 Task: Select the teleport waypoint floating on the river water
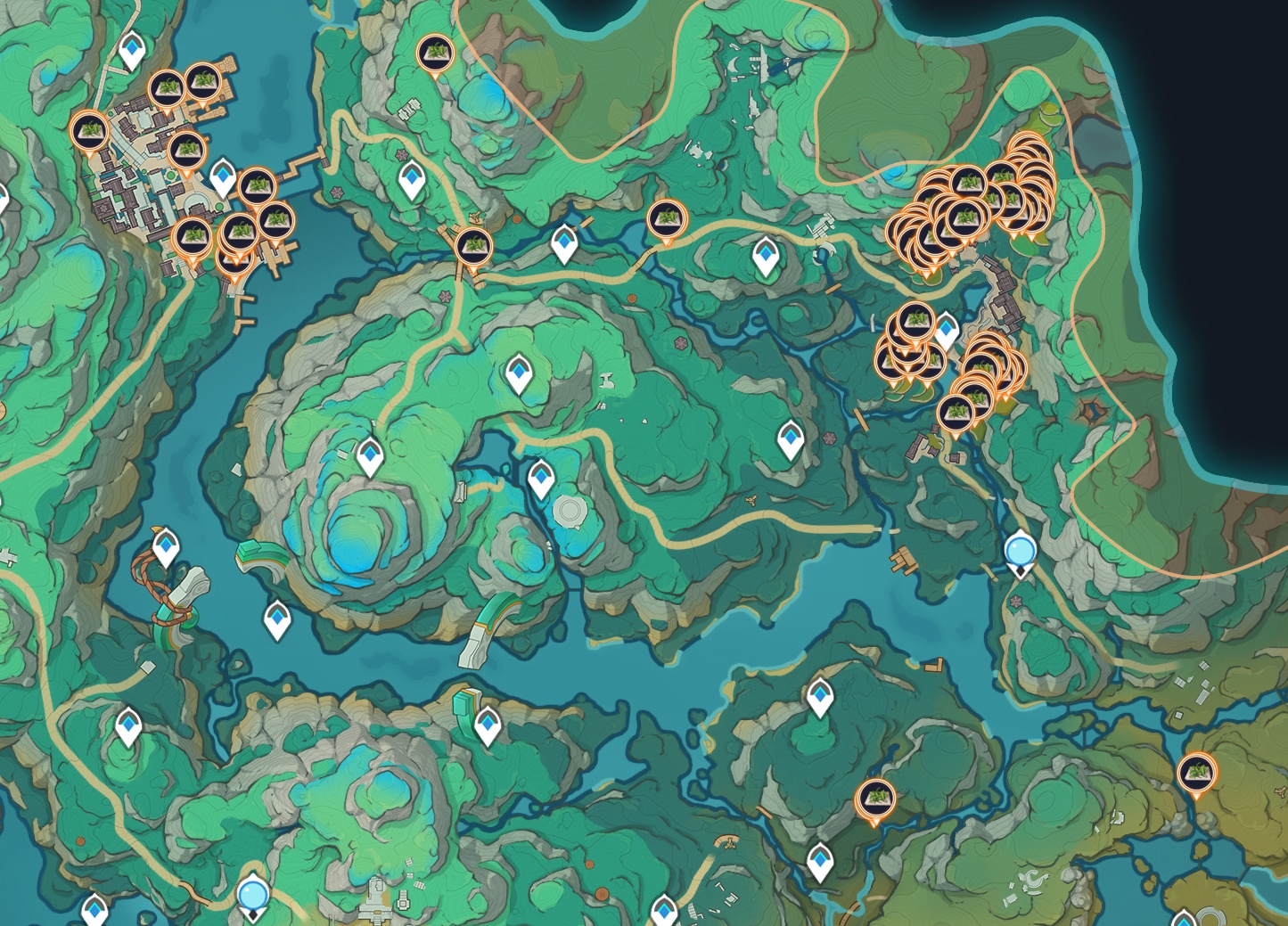pos(278,618)
